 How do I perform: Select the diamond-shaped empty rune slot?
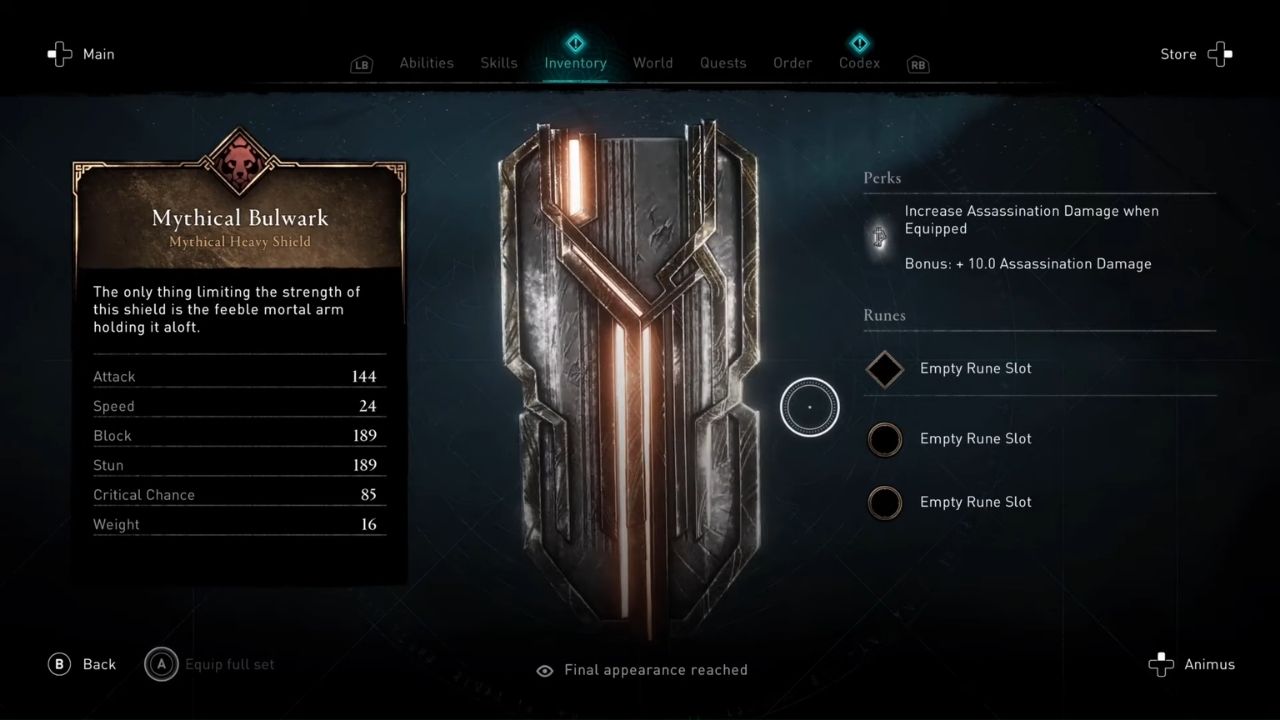tap(884, 369)
